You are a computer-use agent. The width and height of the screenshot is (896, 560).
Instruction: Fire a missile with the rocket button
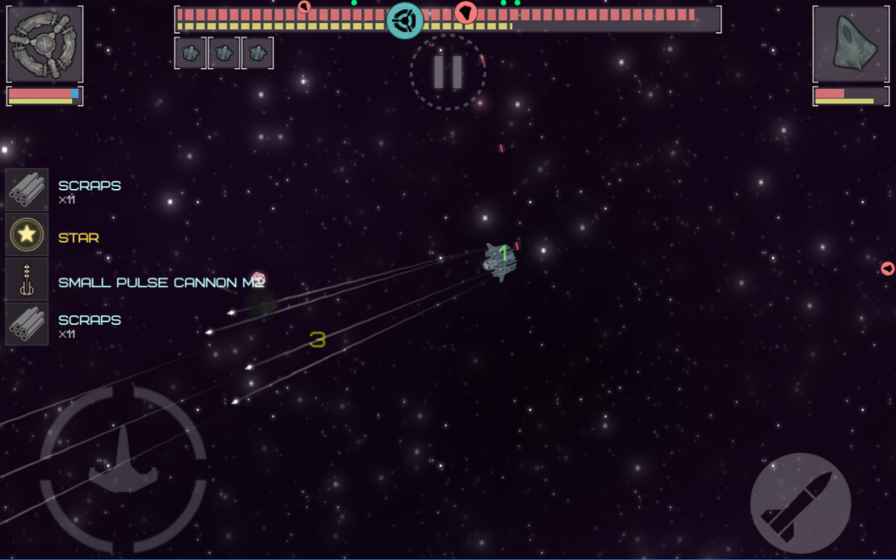(800, 503)
